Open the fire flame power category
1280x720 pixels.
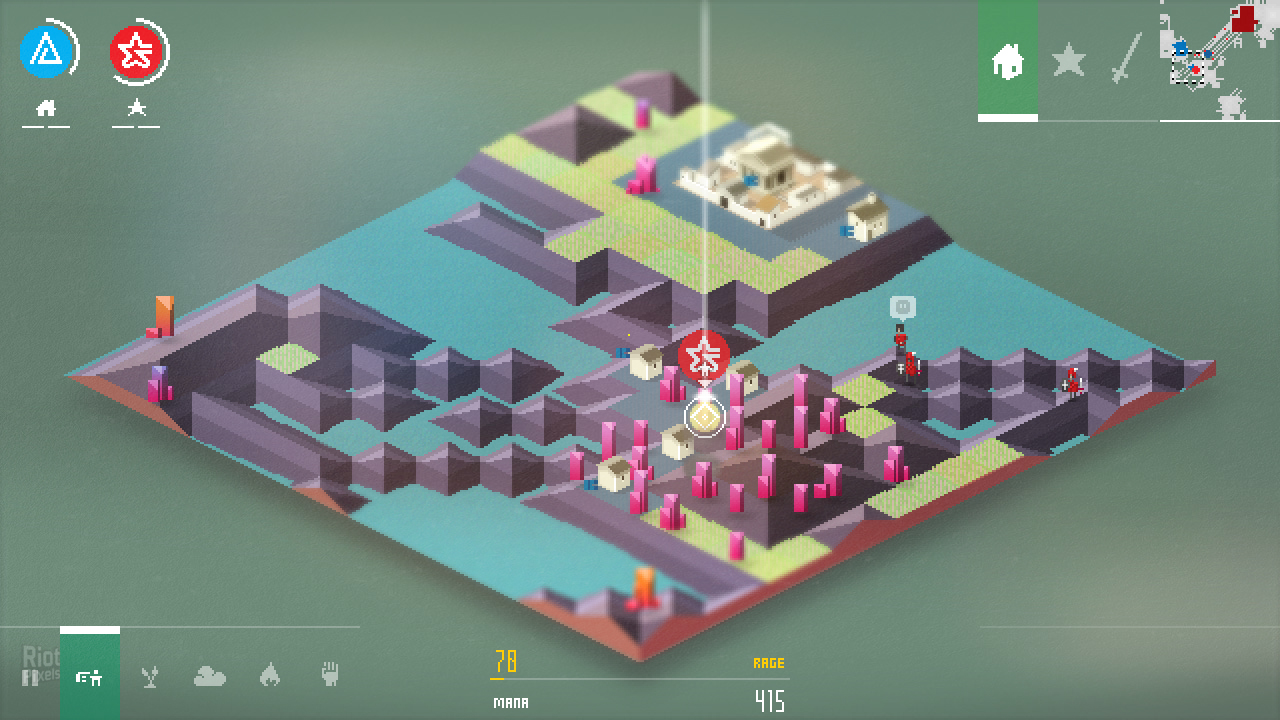tap(269, 676)
